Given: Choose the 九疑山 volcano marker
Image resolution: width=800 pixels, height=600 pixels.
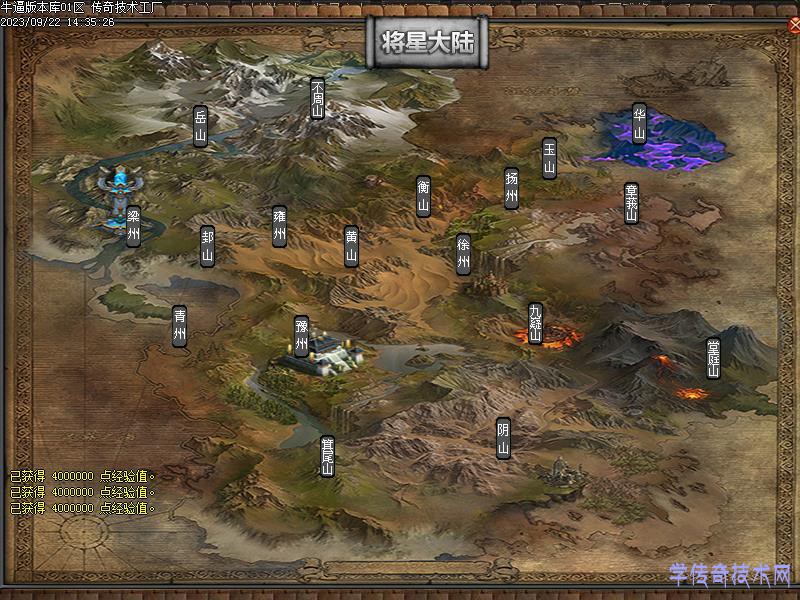Looking at the screenshot, I should (535, 323).
